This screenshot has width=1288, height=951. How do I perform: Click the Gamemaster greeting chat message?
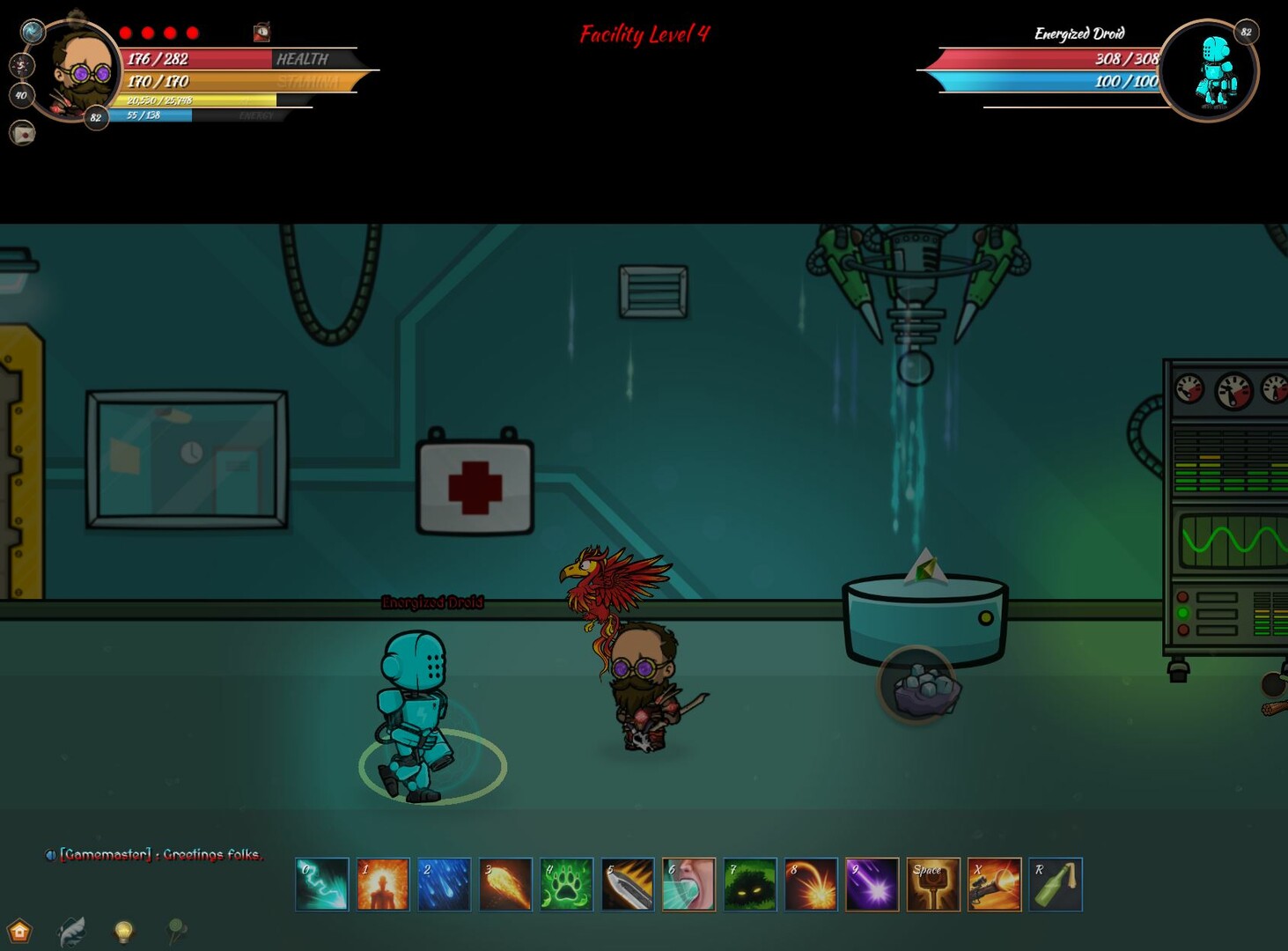158,854
